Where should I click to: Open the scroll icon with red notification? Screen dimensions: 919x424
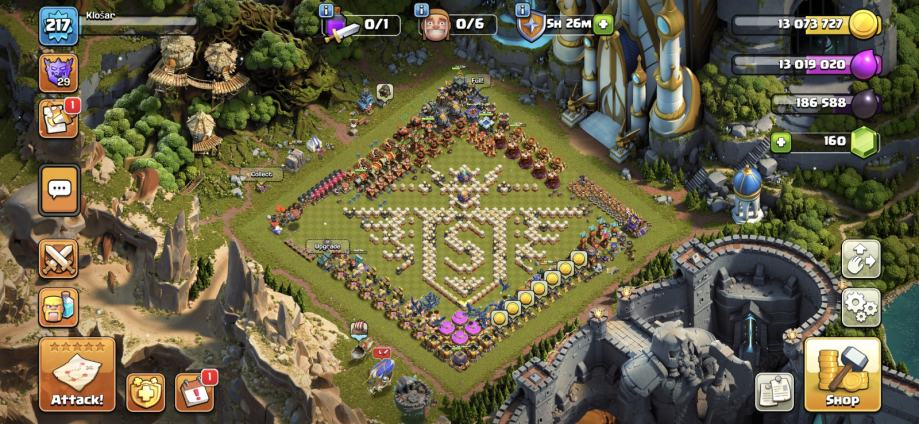(x=58, y=117)
